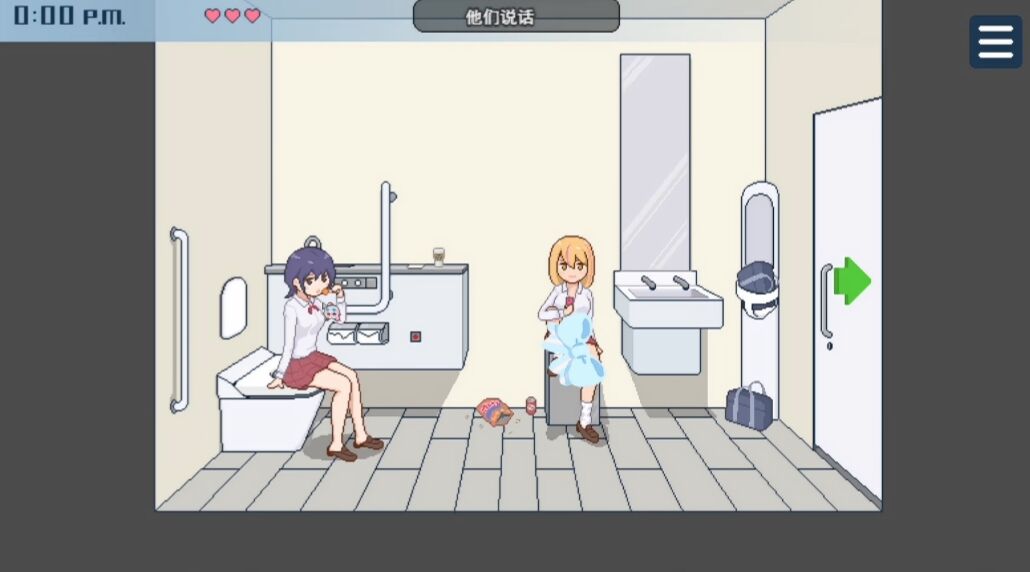Select the 他们说话 caption bar
The image size is (1030, 572).
(516, 17)
